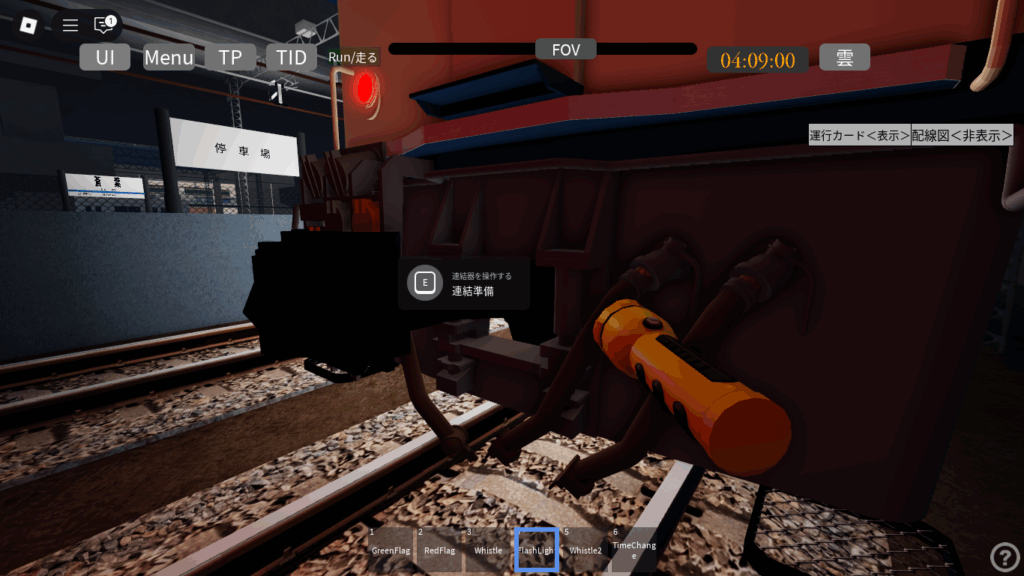This screenshot has width=1024, height=576.
Task: Hide the 配線図 track diagram
Action: click(961, 136)
